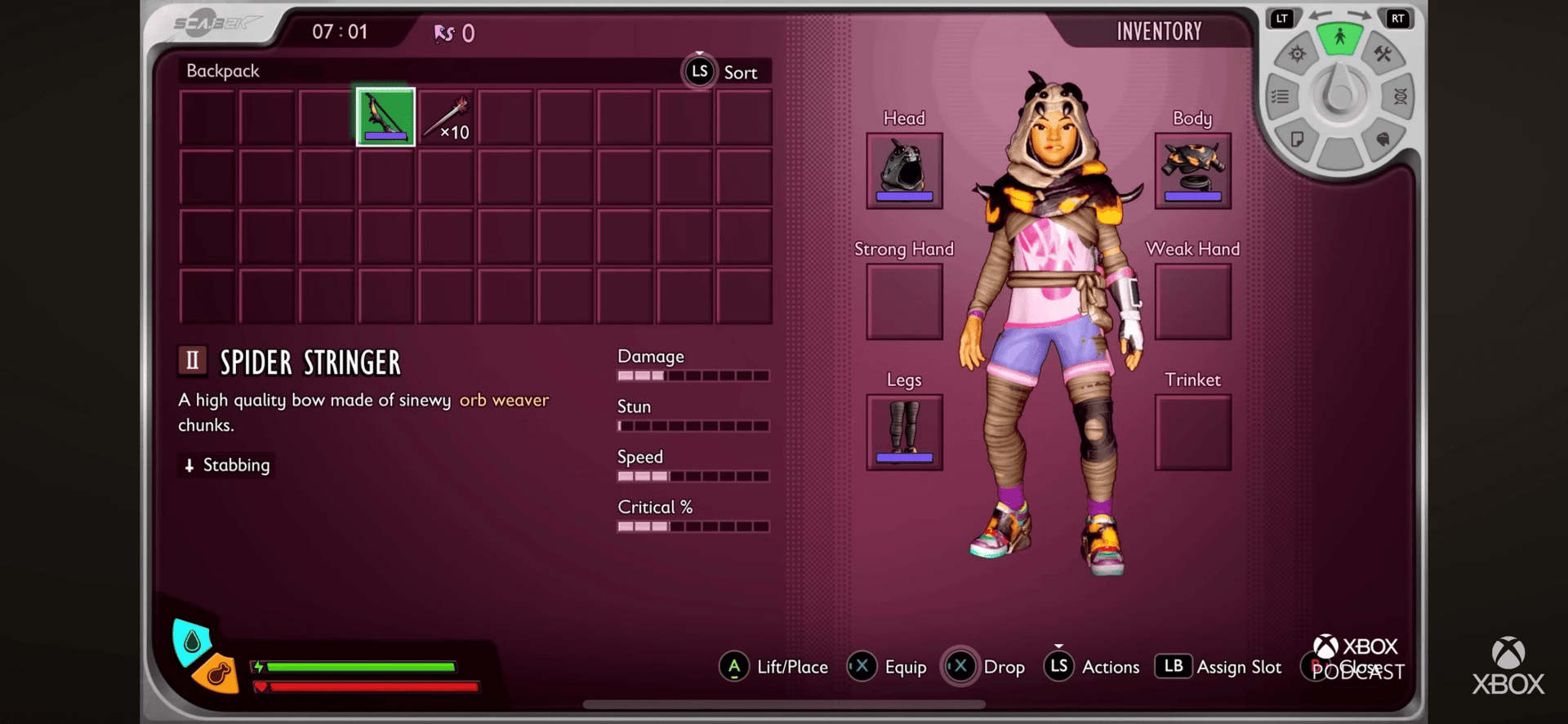Select the Spider Stringer bow in backpack
The height and width of the screenshot is (724, 1568).
pos(385,117)
